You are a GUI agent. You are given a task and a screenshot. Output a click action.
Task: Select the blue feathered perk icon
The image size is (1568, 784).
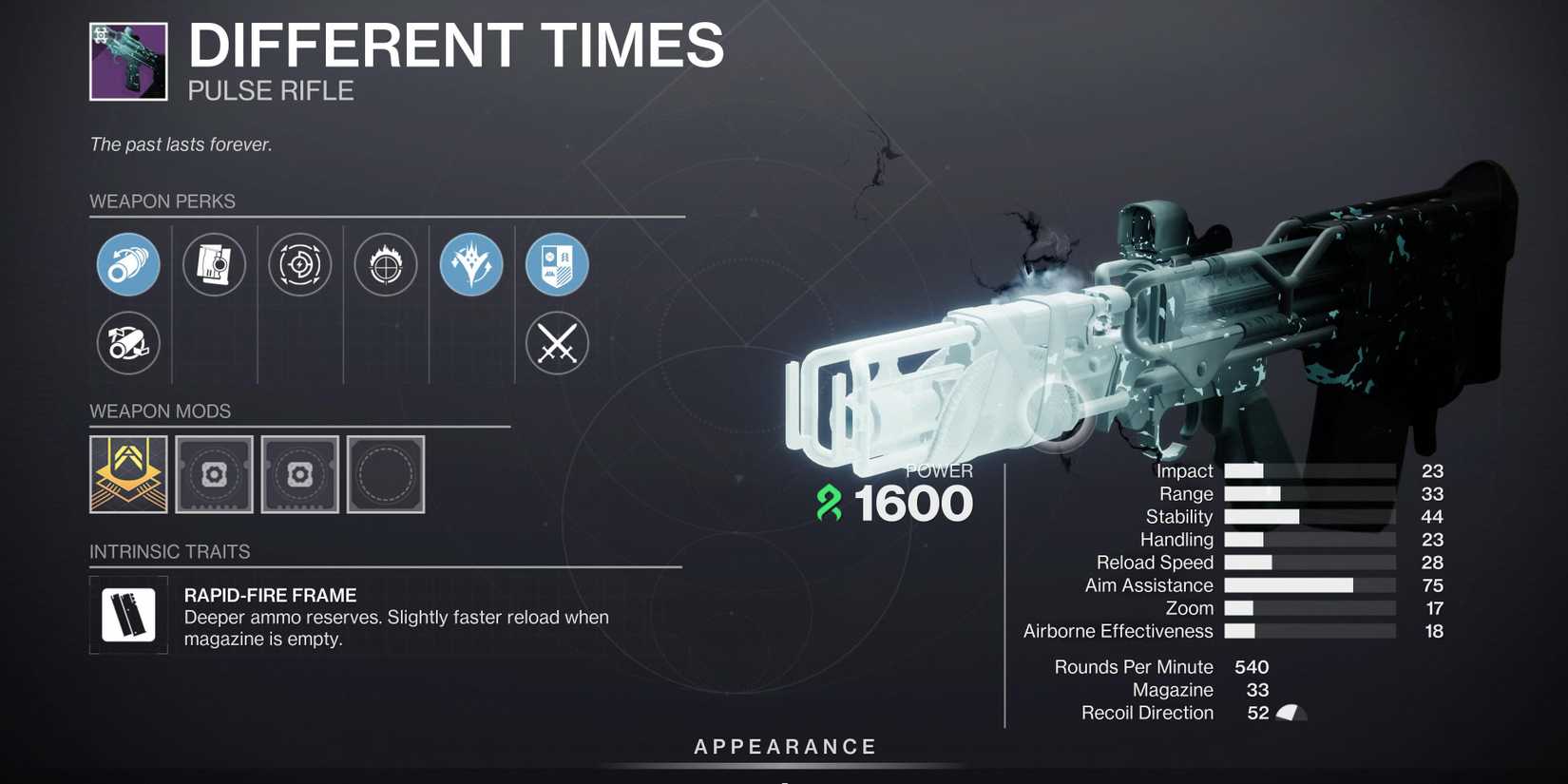tap(470, 264)
